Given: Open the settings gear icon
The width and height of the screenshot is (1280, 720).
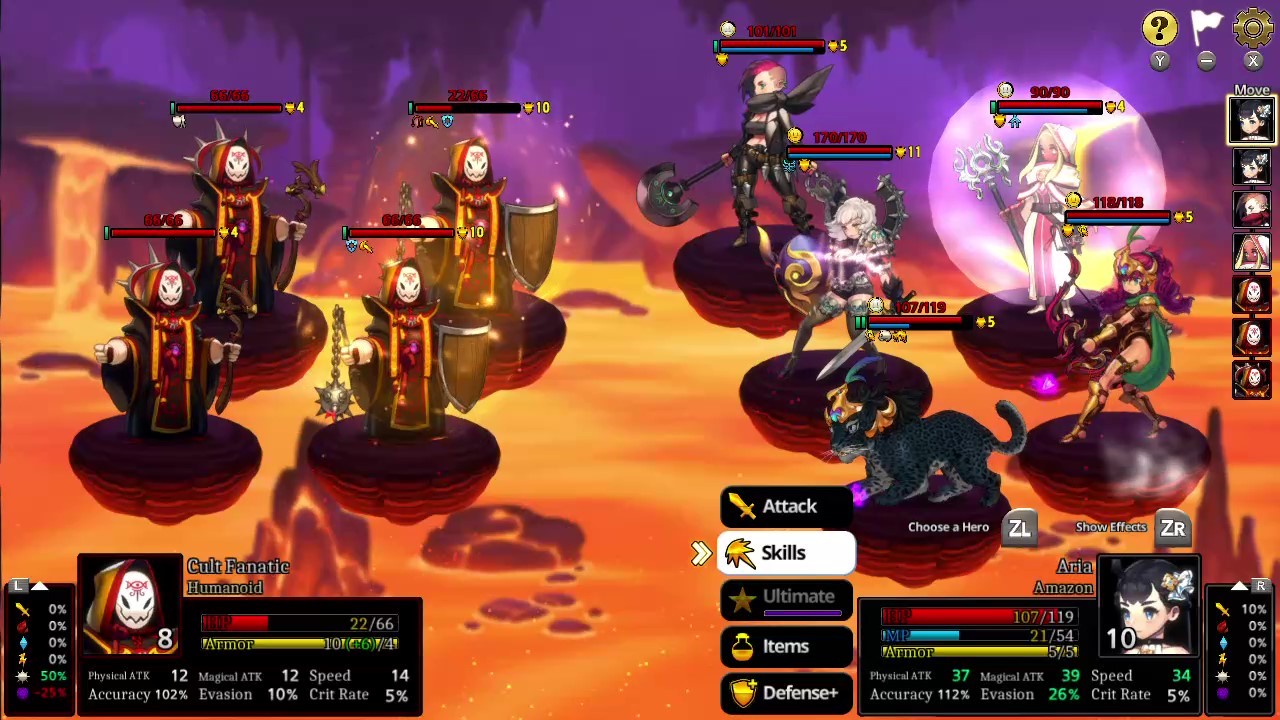Looking at the screenshot, I should [x=1253, y=29].
